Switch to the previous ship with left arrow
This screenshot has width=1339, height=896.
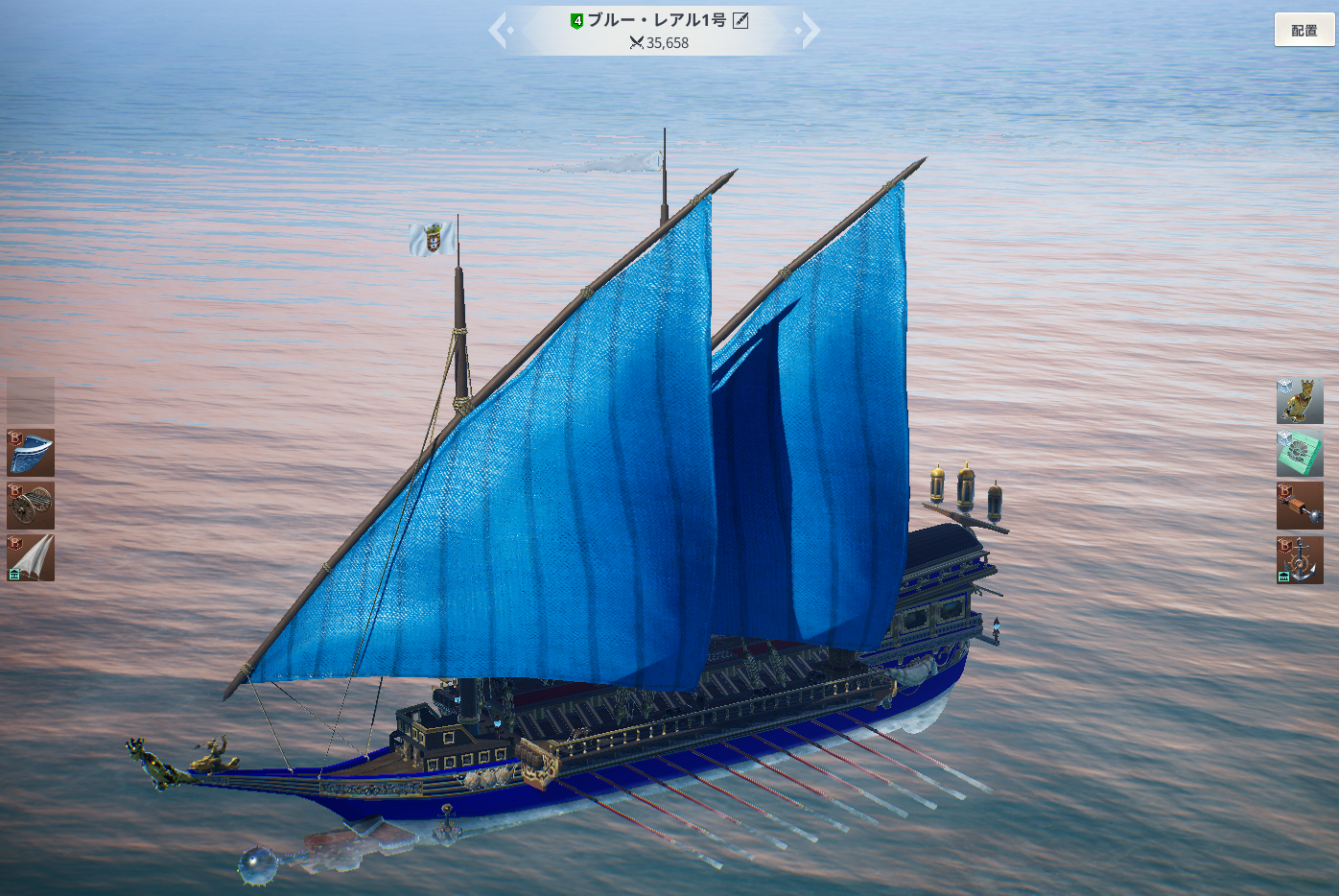pyautogui.click(x=498, y=30)
